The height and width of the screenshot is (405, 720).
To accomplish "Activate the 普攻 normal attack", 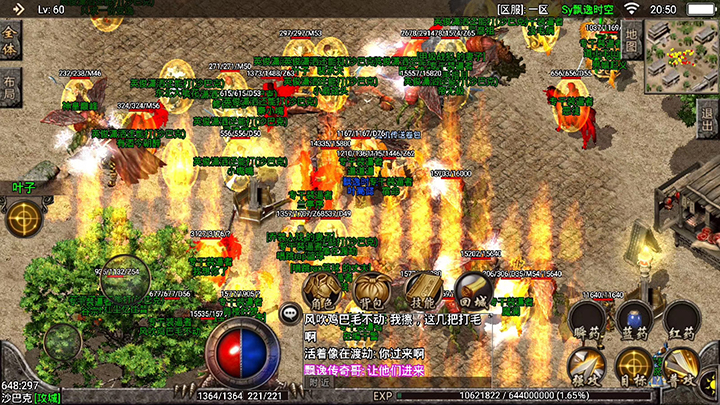I will [683, 368].
